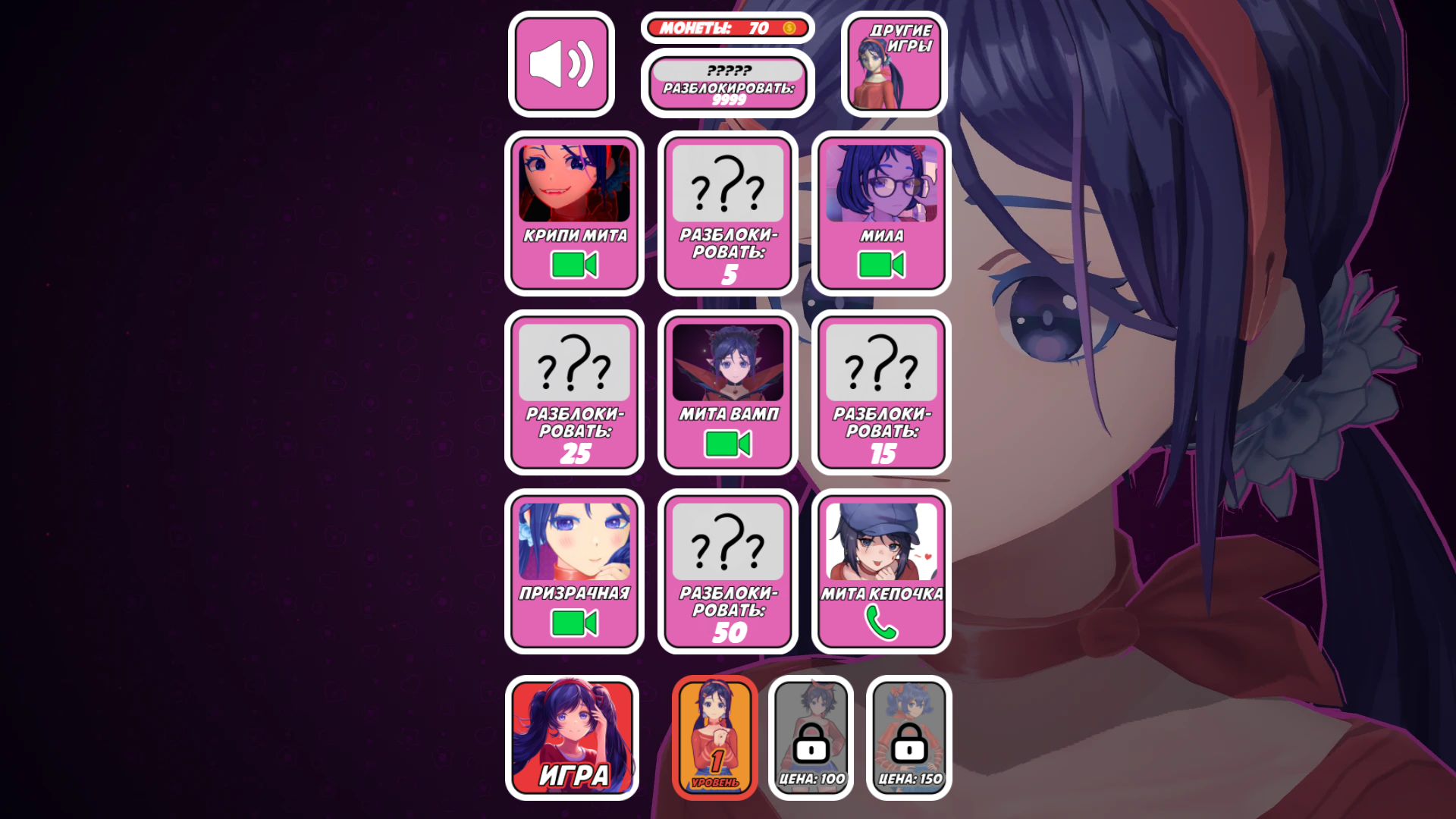Viewport: 1456px width, 819px height.
Task: Unlock the character costing 50 coins
Action: [727, 571]
